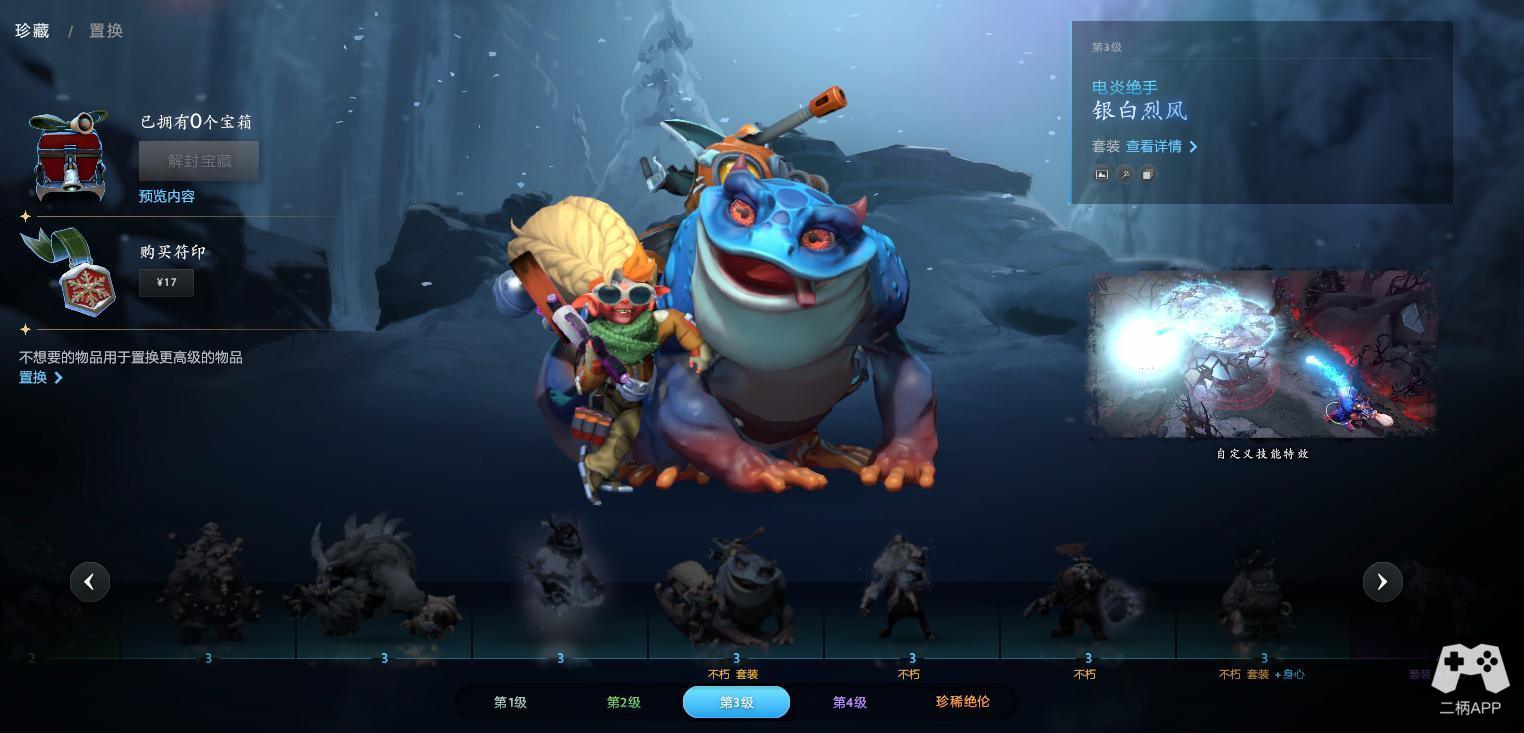Image resolution: width=1524 pixels, height=733 pixels.
Task: Switch to the 第1级 tier tab
Action: tap(510, 702)
